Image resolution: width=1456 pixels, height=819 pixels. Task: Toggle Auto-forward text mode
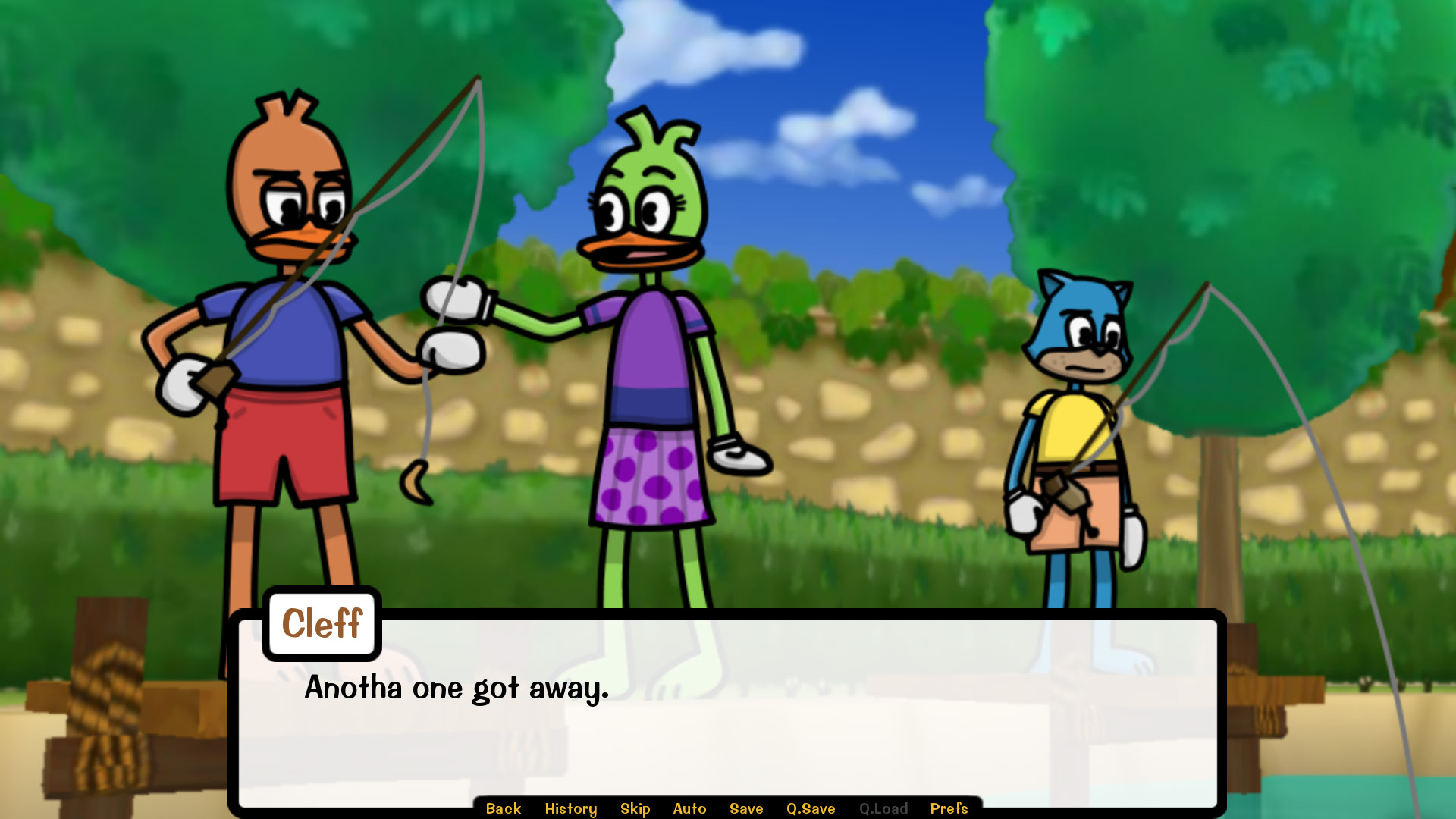(x=690, y=808)
